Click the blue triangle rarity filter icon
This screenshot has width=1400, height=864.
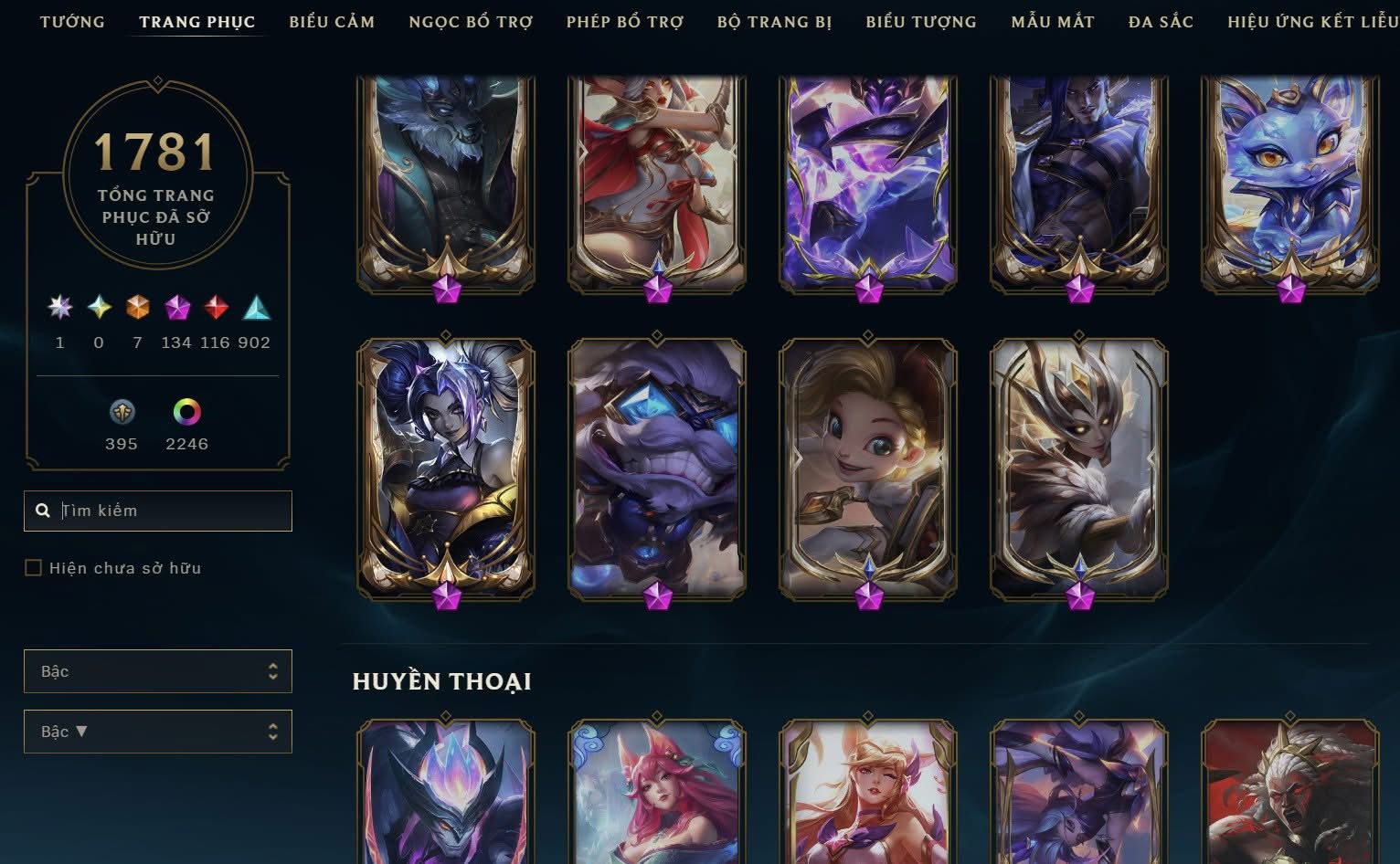257,309
